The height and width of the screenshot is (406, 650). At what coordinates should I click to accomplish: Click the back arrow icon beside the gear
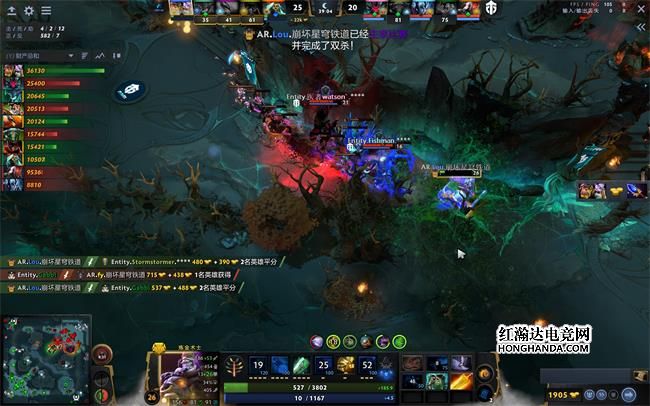(x=11, y=11)
